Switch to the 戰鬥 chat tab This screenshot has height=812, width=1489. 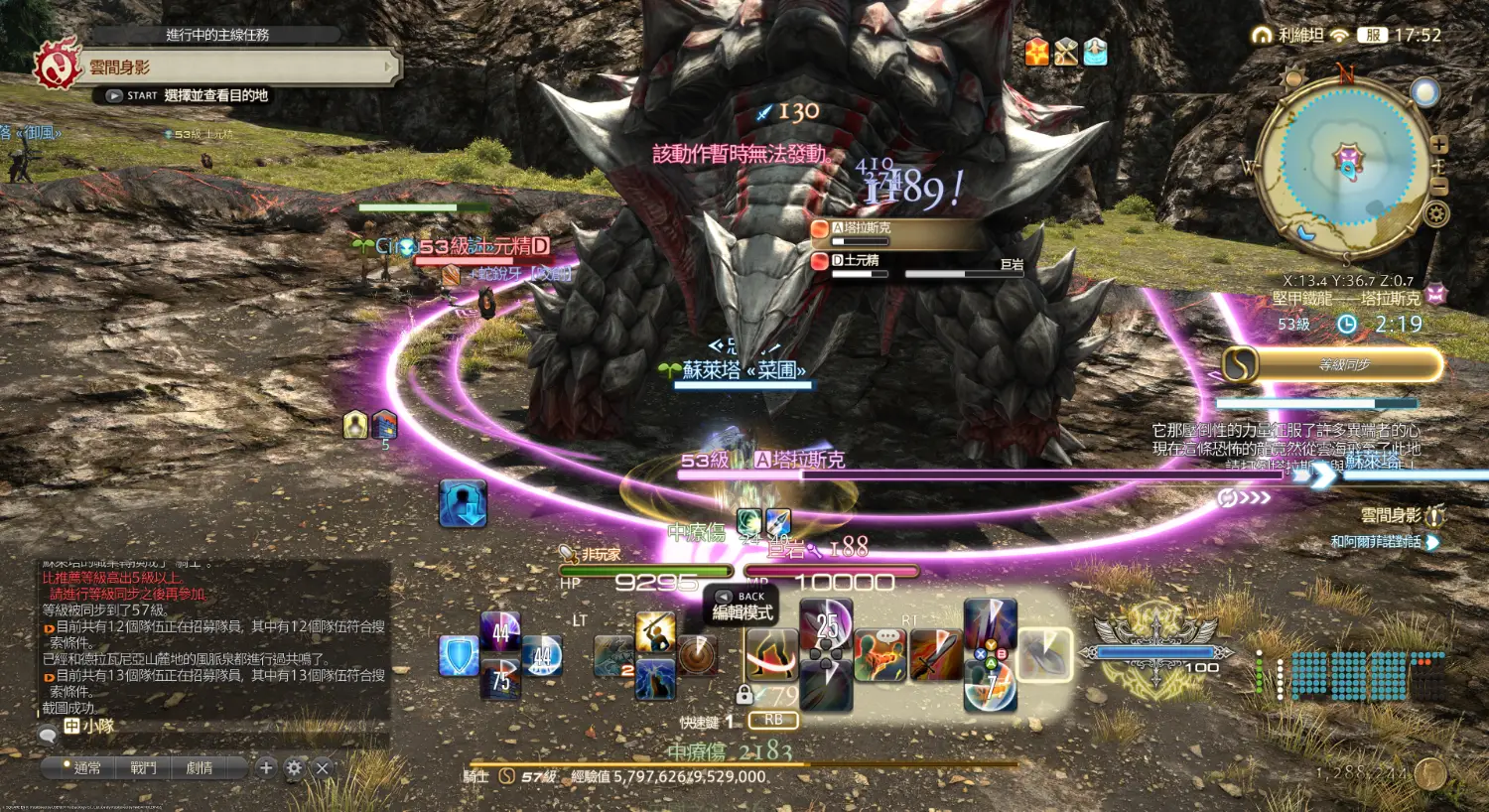tap(144, 767)
